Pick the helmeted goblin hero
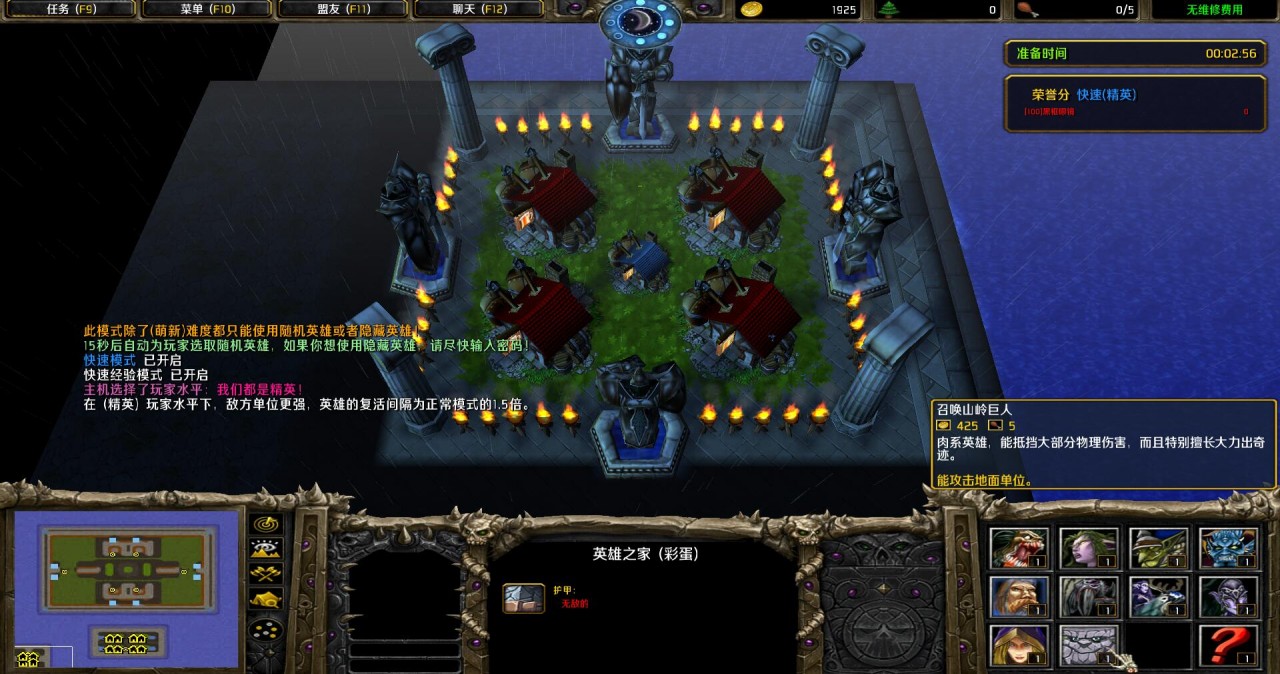 1159,548
